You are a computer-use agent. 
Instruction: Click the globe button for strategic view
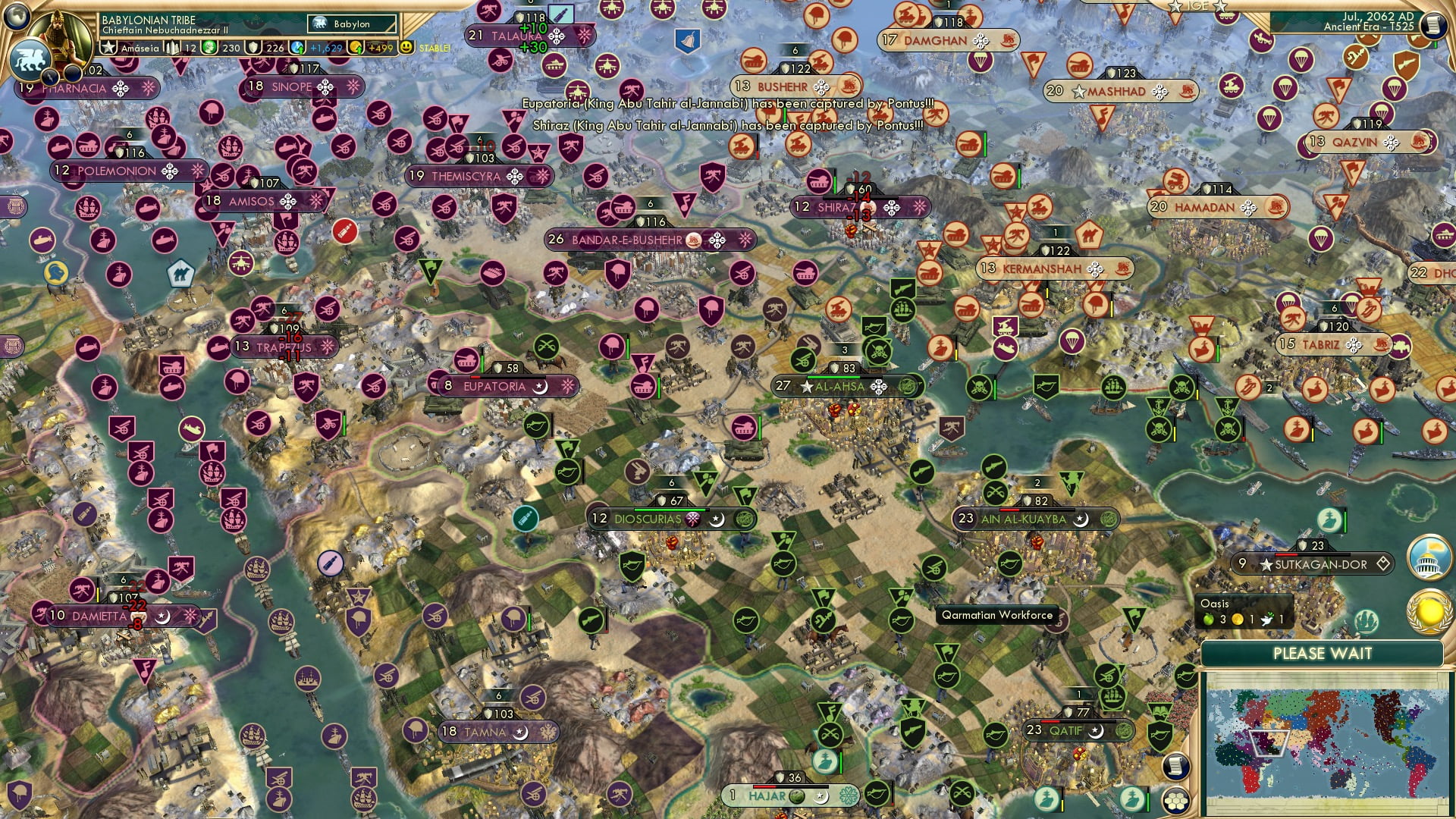click(x=15, y=17)
